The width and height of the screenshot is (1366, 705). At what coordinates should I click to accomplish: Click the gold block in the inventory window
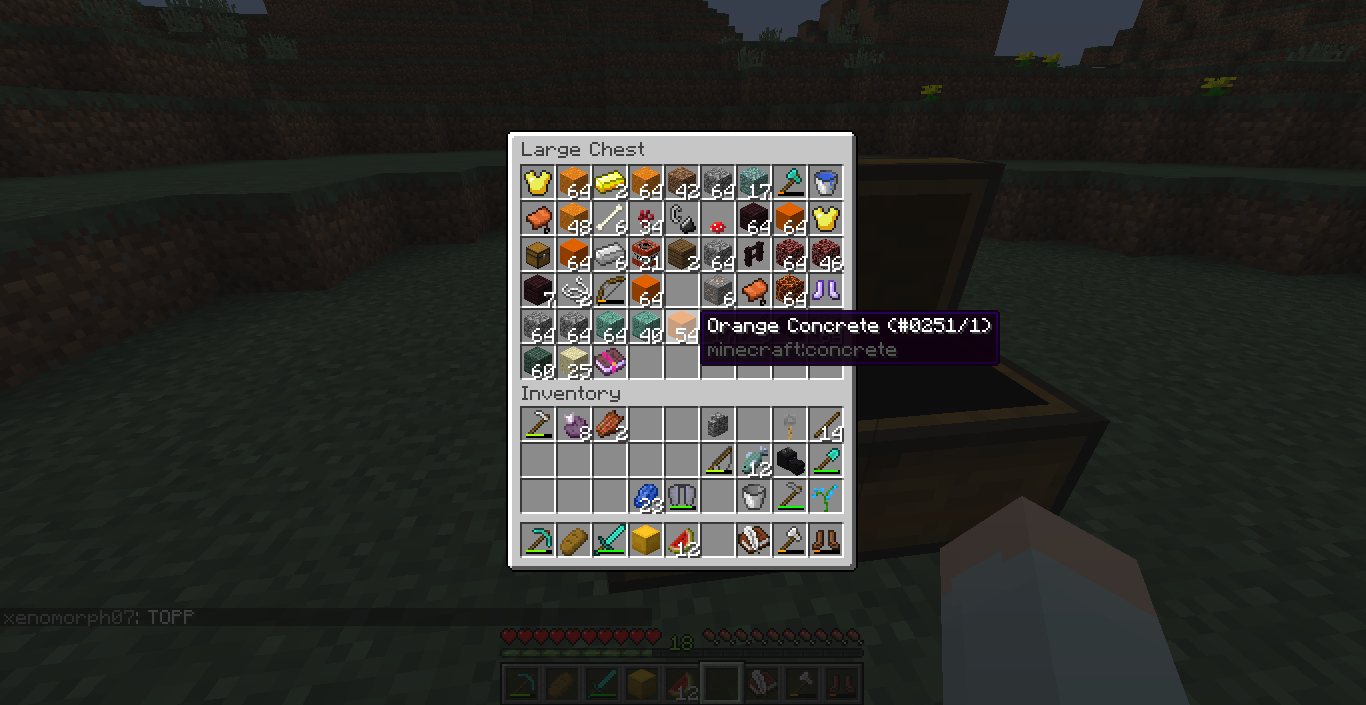(645, 541)
